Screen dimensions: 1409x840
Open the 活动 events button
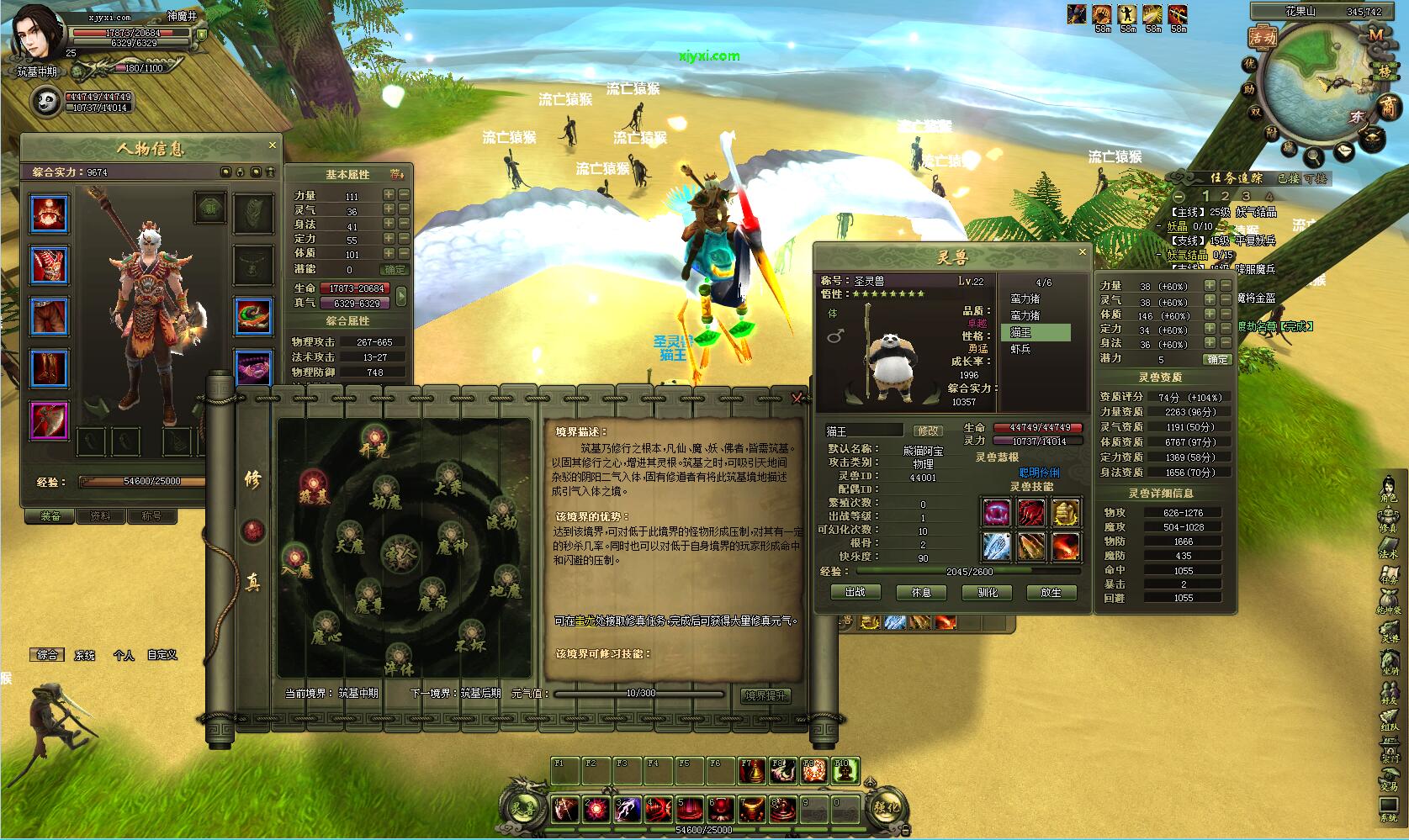[1262, 38]
